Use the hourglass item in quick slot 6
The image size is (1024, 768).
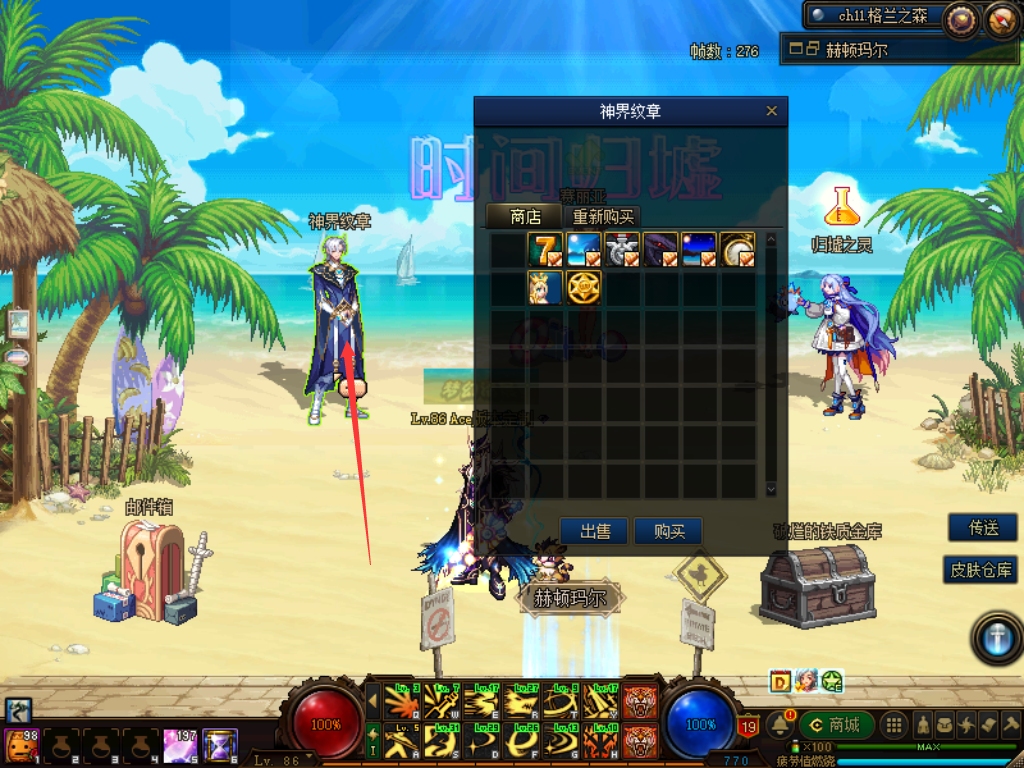pyautogui.click(x=219, y=745)
